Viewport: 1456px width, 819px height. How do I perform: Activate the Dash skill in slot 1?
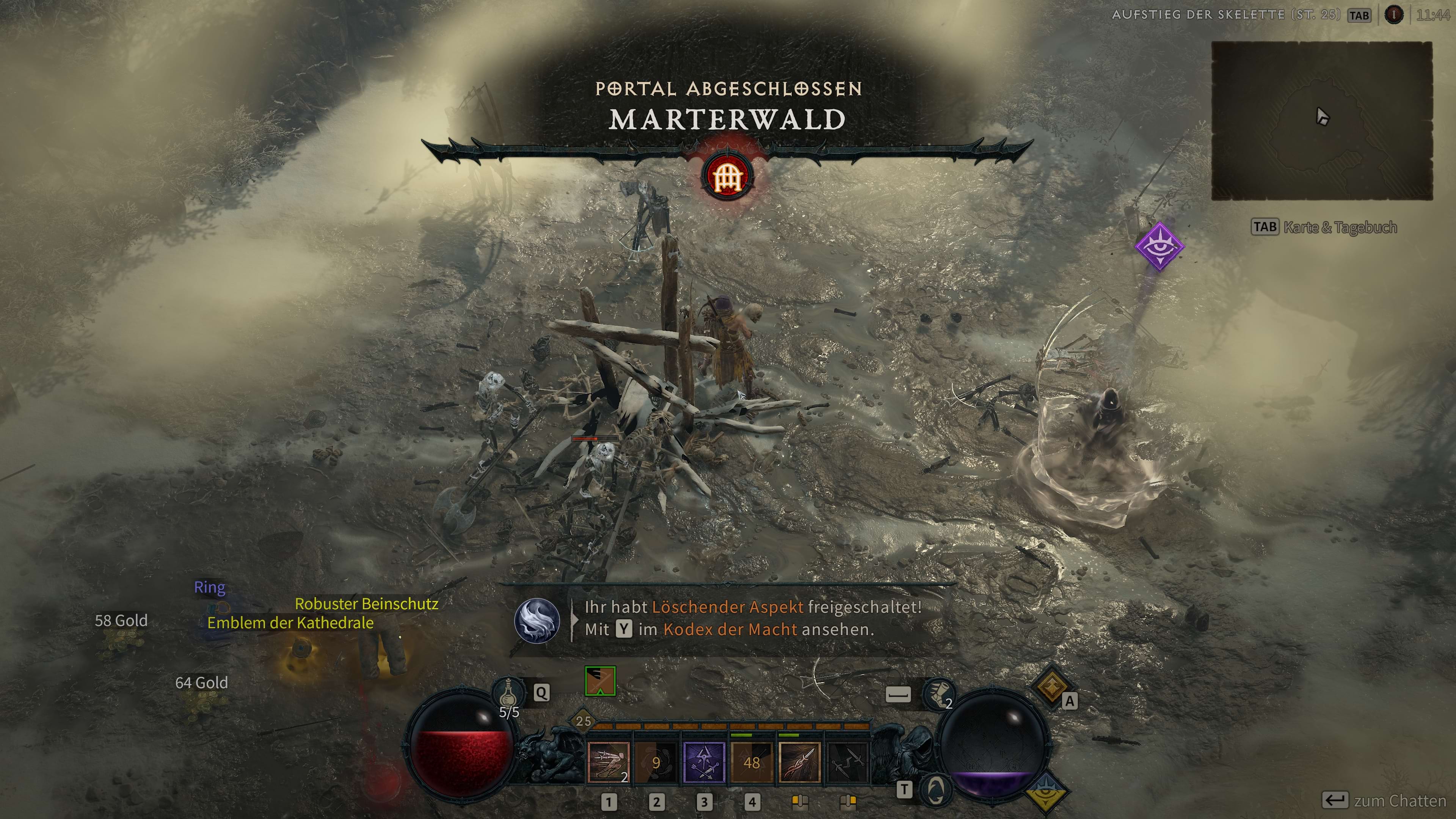[608, 763]
